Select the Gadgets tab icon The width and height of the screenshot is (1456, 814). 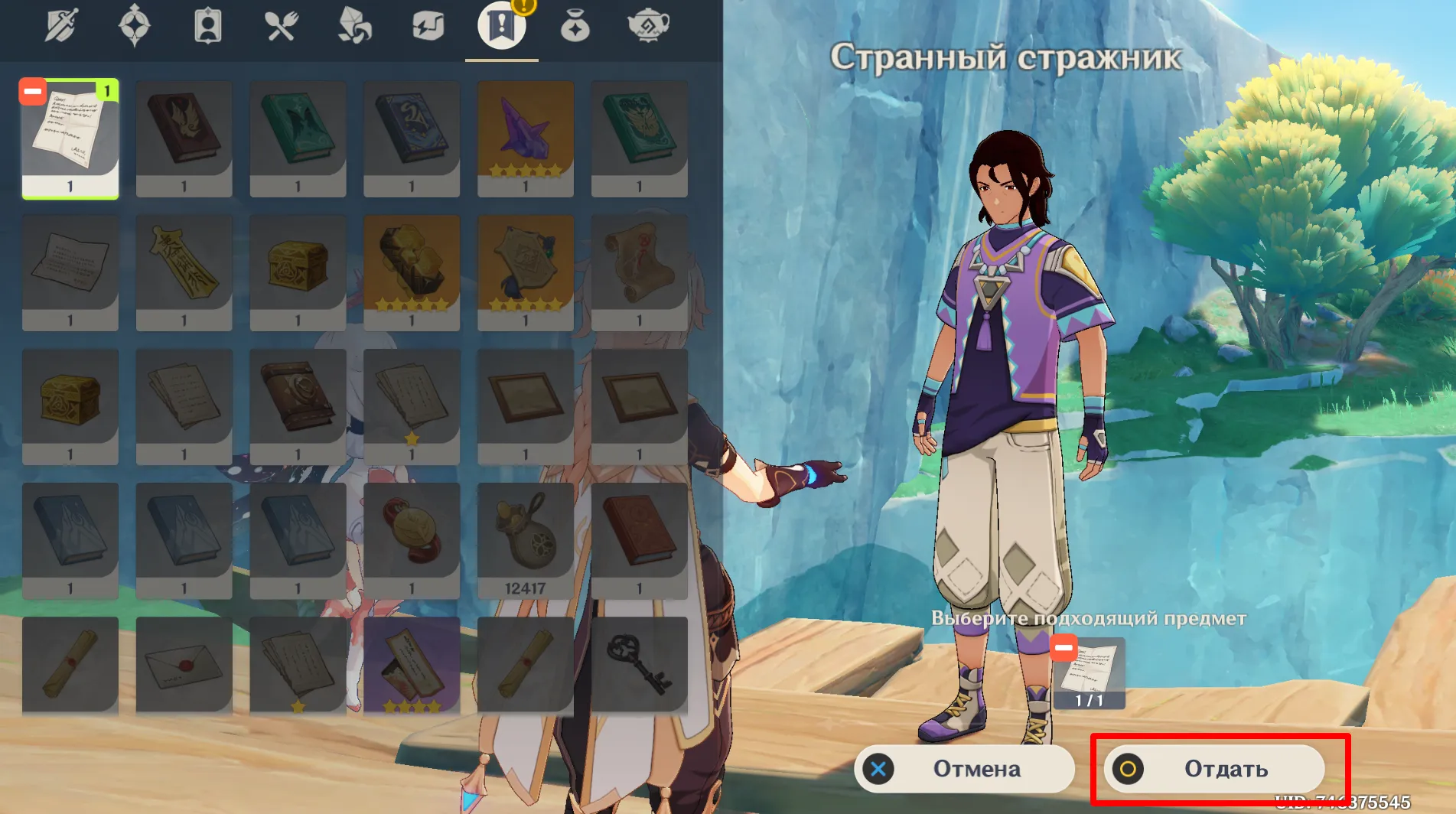point(428,24)
